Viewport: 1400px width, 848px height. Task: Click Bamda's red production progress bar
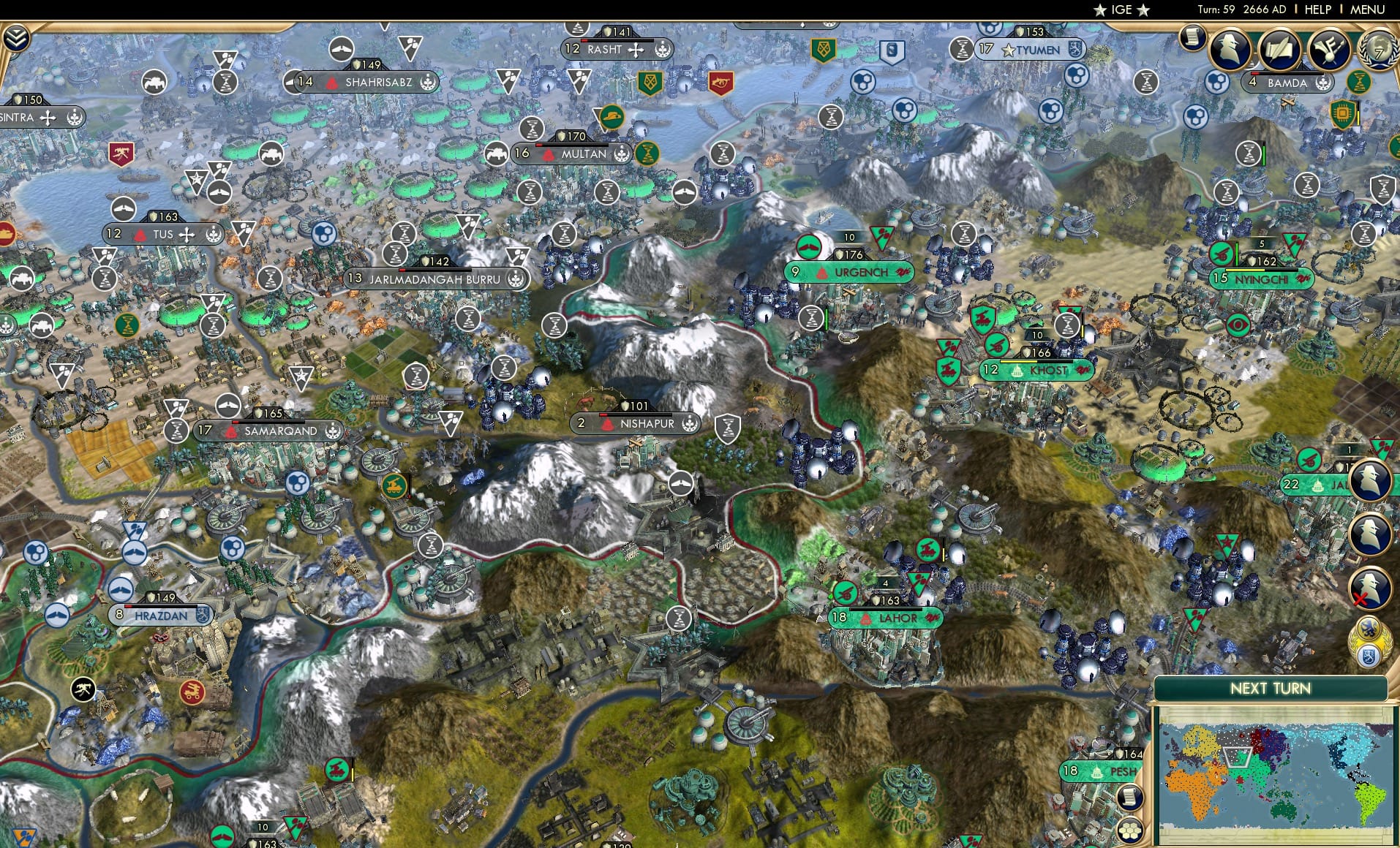coord(1254,73)
